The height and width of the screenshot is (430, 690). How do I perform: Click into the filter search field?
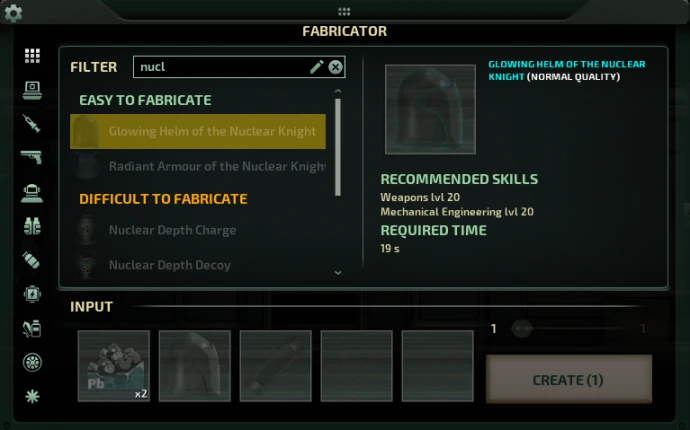pyautogui.click(x=220, y=67)
